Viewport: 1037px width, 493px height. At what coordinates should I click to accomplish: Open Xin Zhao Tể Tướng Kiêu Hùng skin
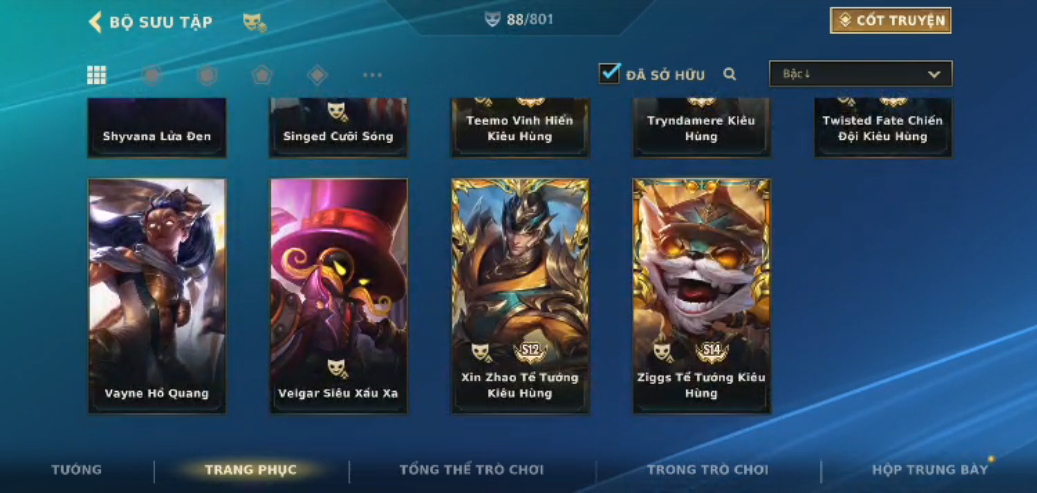tap(520, 296)
